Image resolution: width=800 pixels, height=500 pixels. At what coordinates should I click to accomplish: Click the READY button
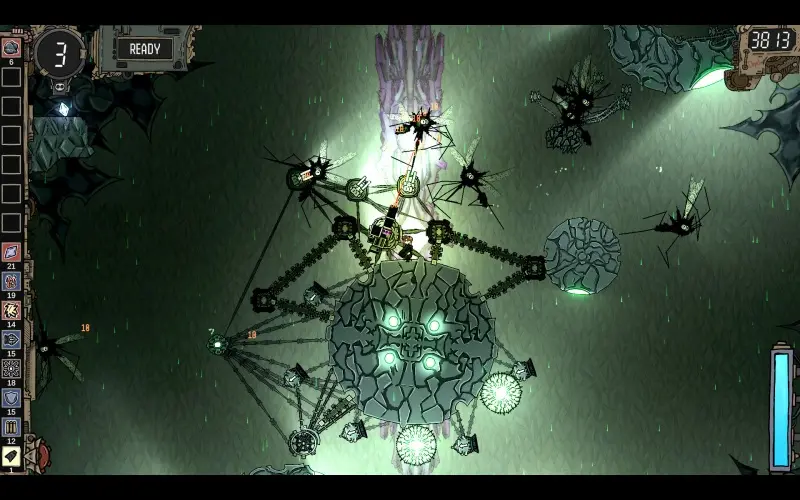(144, 48)
